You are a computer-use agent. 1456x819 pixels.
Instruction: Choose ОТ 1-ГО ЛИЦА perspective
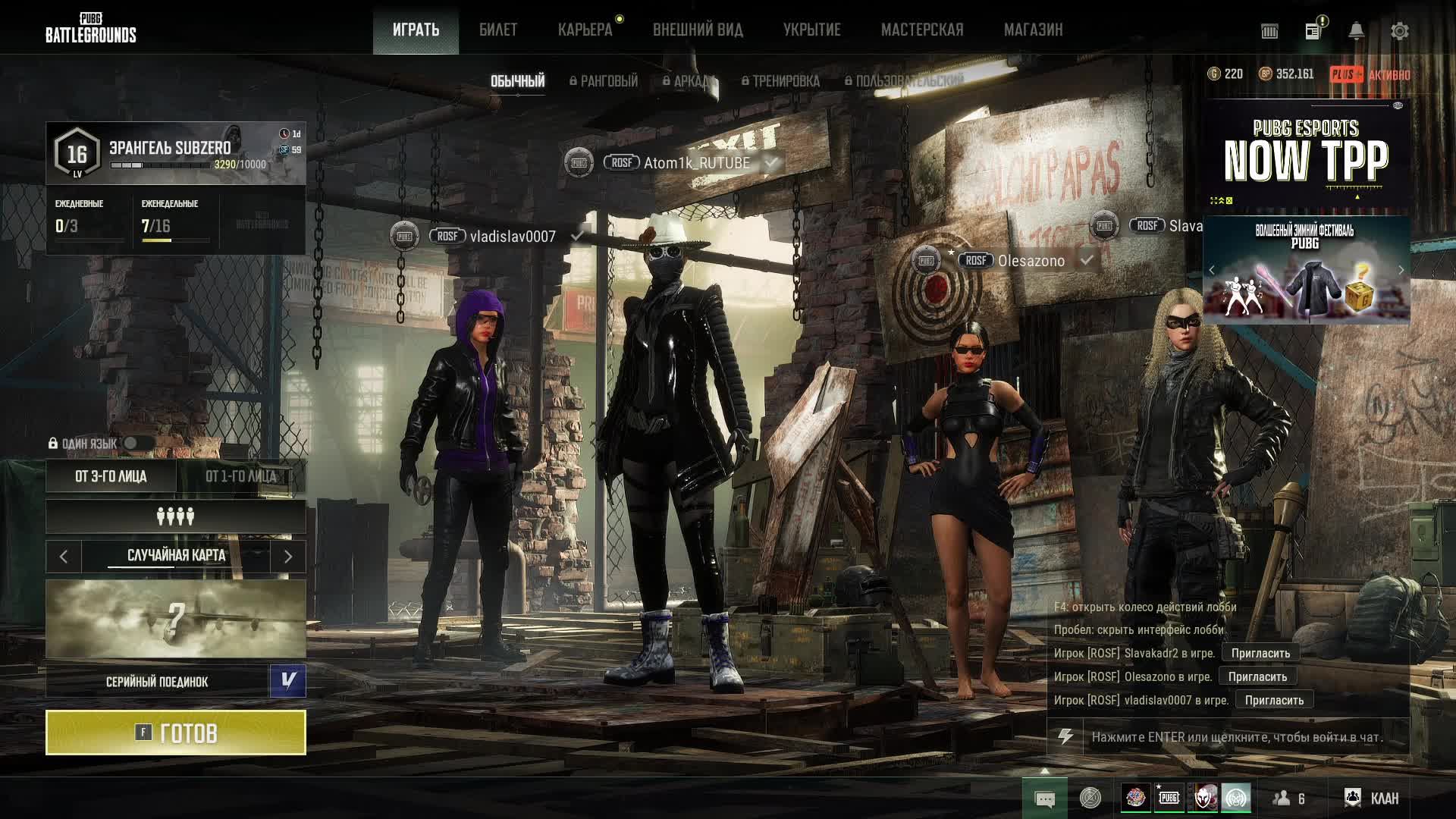click(x=241, y=476)
